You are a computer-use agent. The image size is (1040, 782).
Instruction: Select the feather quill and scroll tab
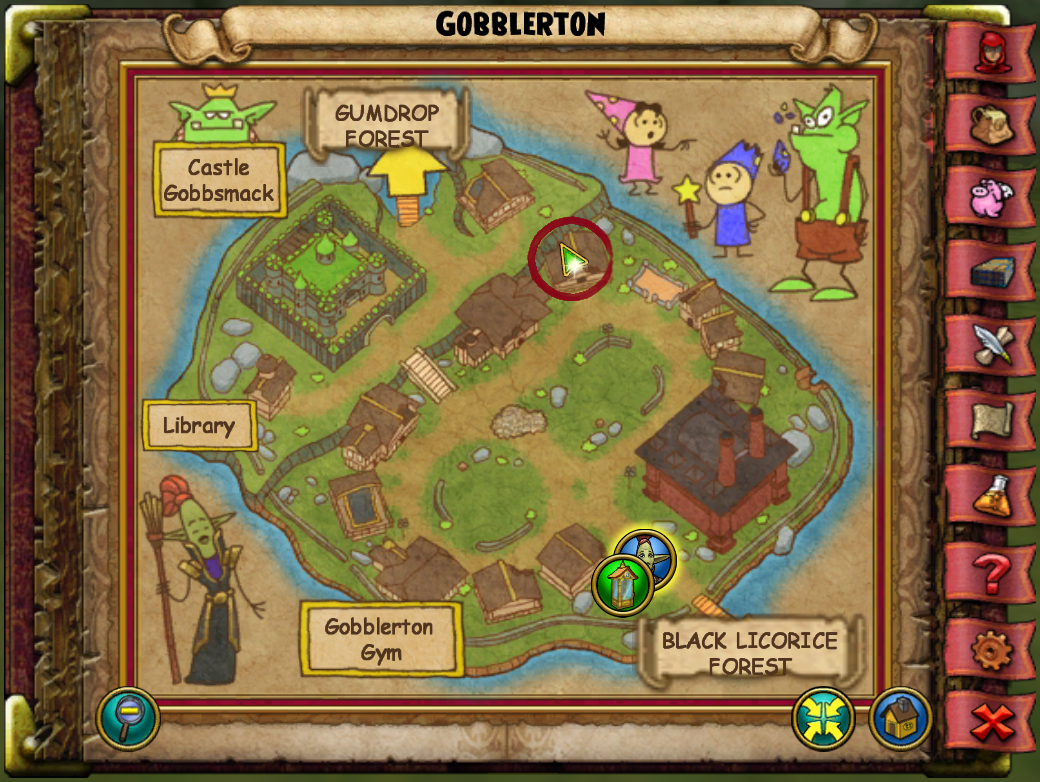tap(988, 345)
